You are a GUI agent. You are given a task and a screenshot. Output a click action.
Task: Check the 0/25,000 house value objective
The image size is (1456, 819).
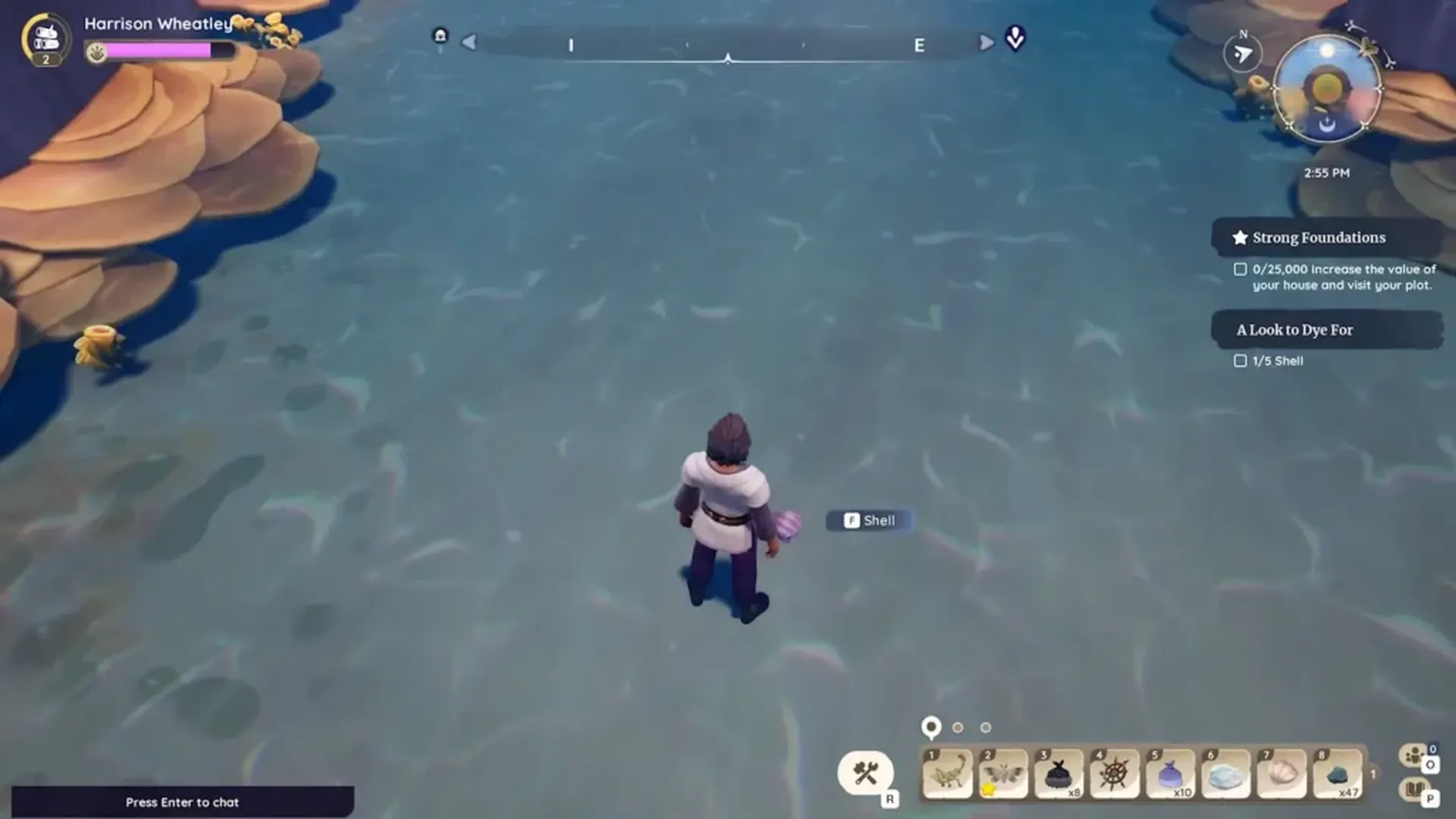click(1241, 268)
